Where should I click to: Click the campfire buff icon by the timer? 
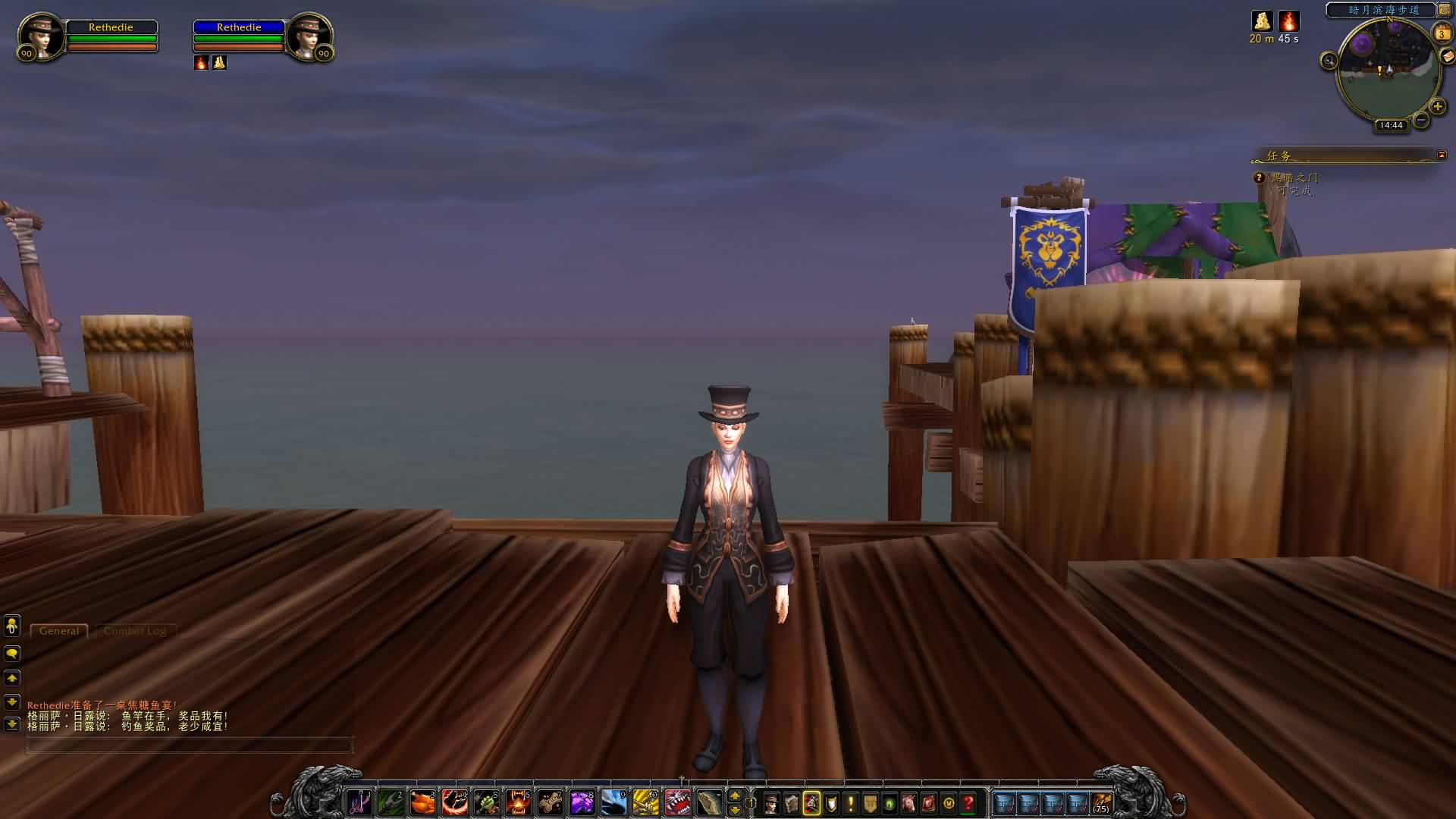[x=1288, y=21]
